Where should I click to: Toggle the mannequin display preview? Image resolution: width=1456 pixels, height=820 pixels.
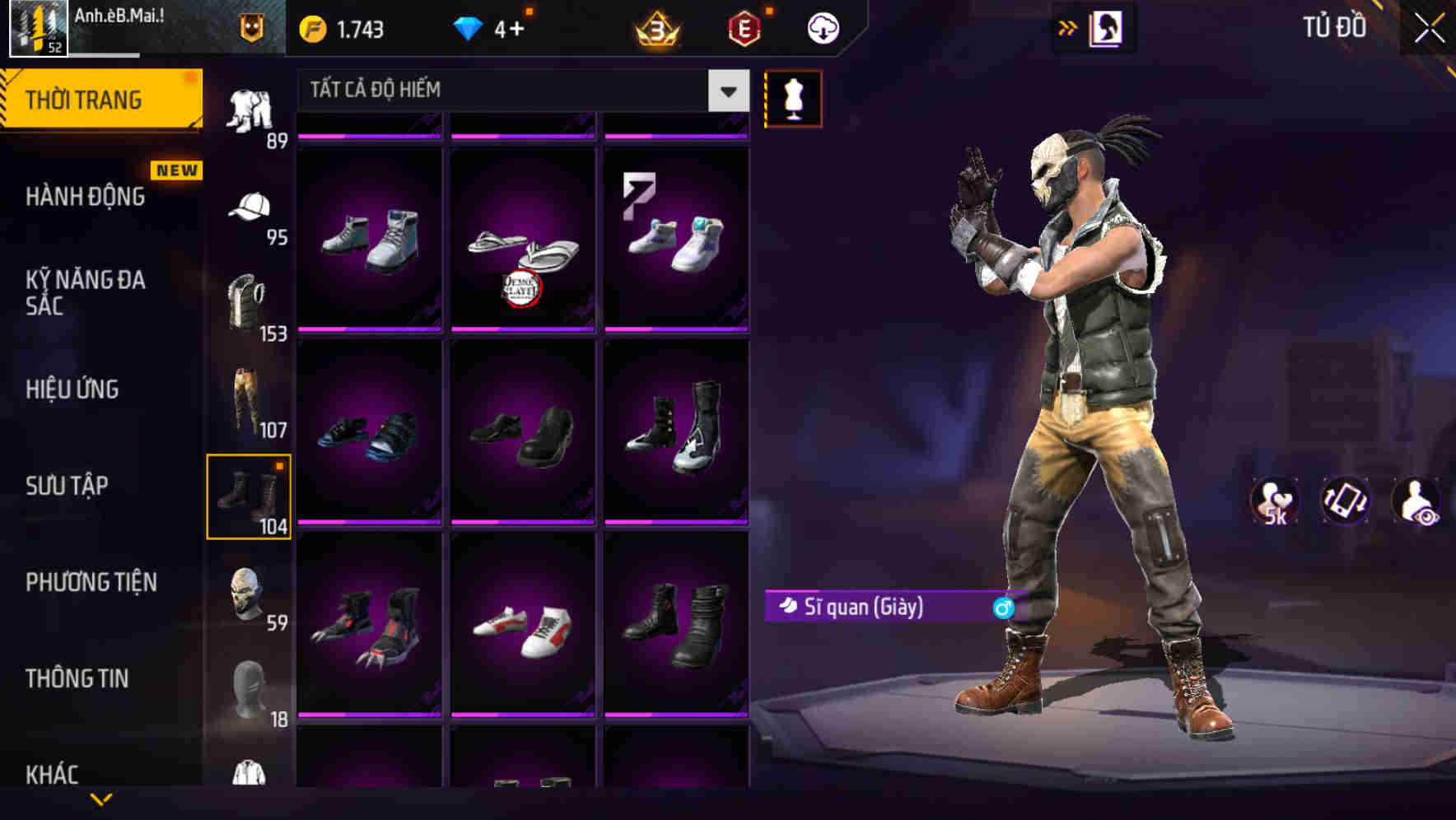pyautogui.click(x=793, y=98)
